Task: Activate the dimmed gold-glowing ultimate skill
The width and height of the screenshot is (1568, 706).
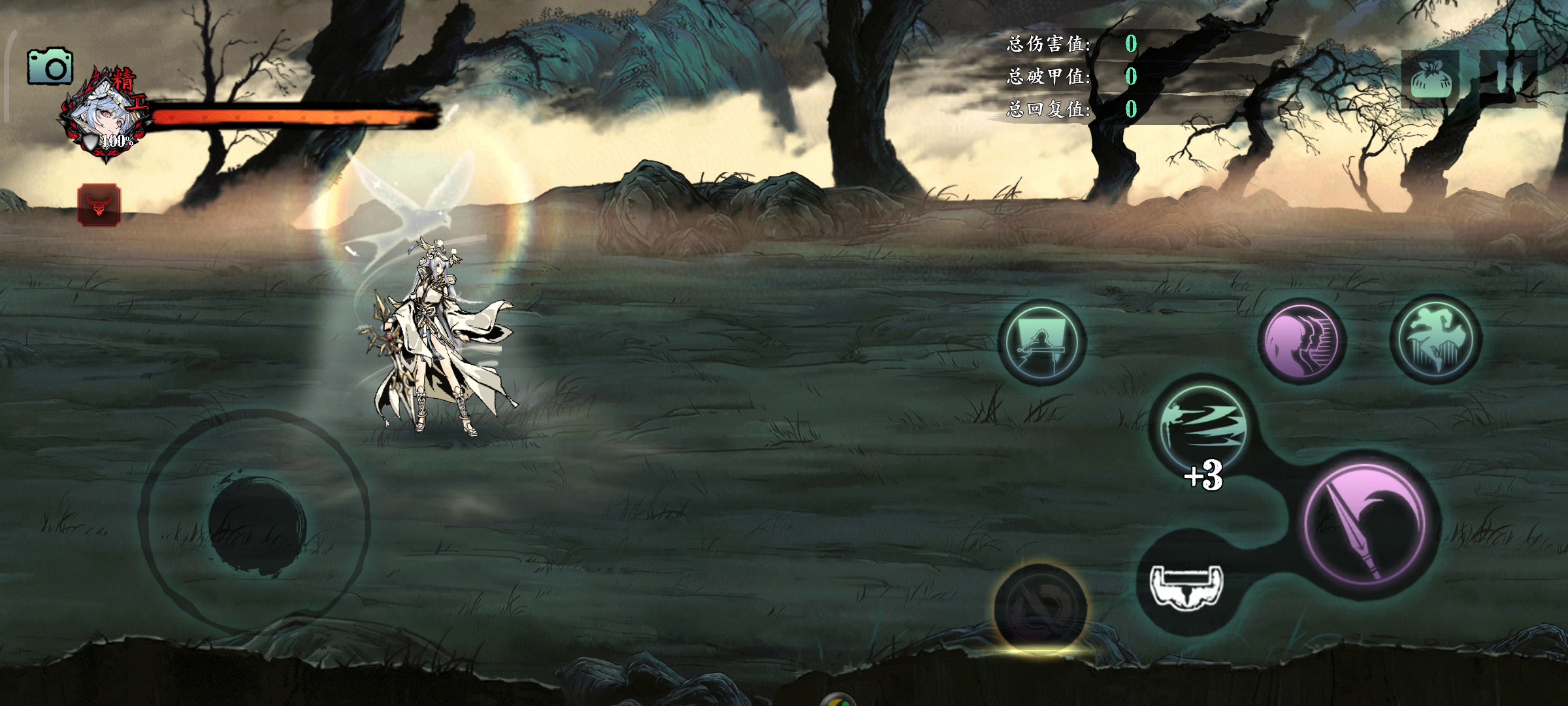Action: click(x=1040, y=608)
